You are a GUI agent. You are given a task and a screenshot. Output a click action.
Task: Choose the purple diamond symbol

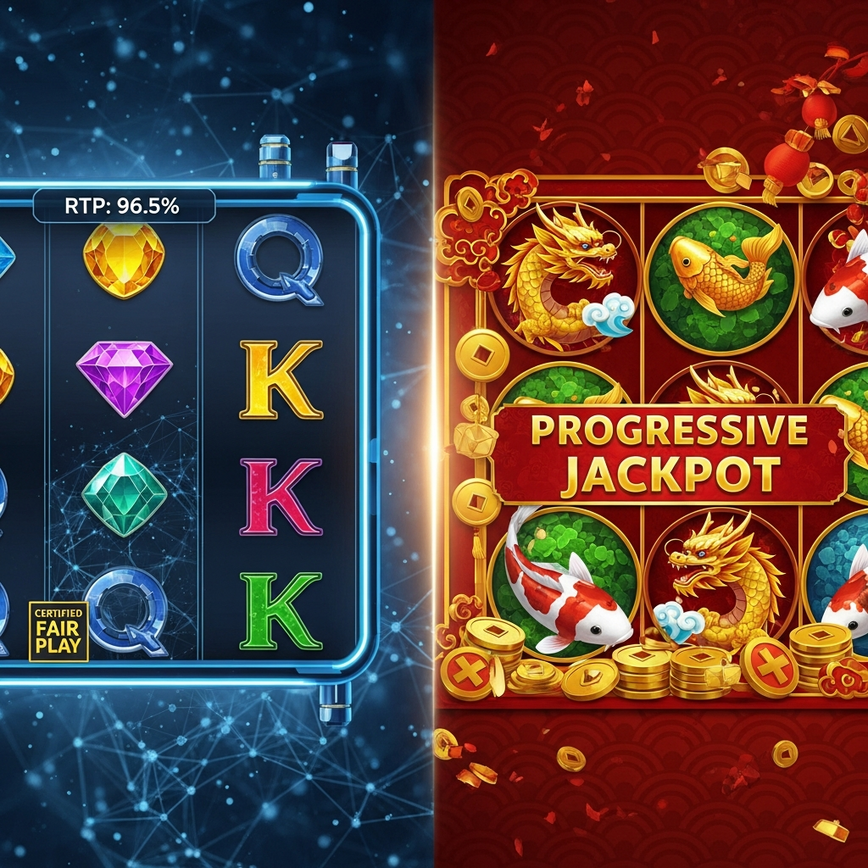(x=124, y=374)
